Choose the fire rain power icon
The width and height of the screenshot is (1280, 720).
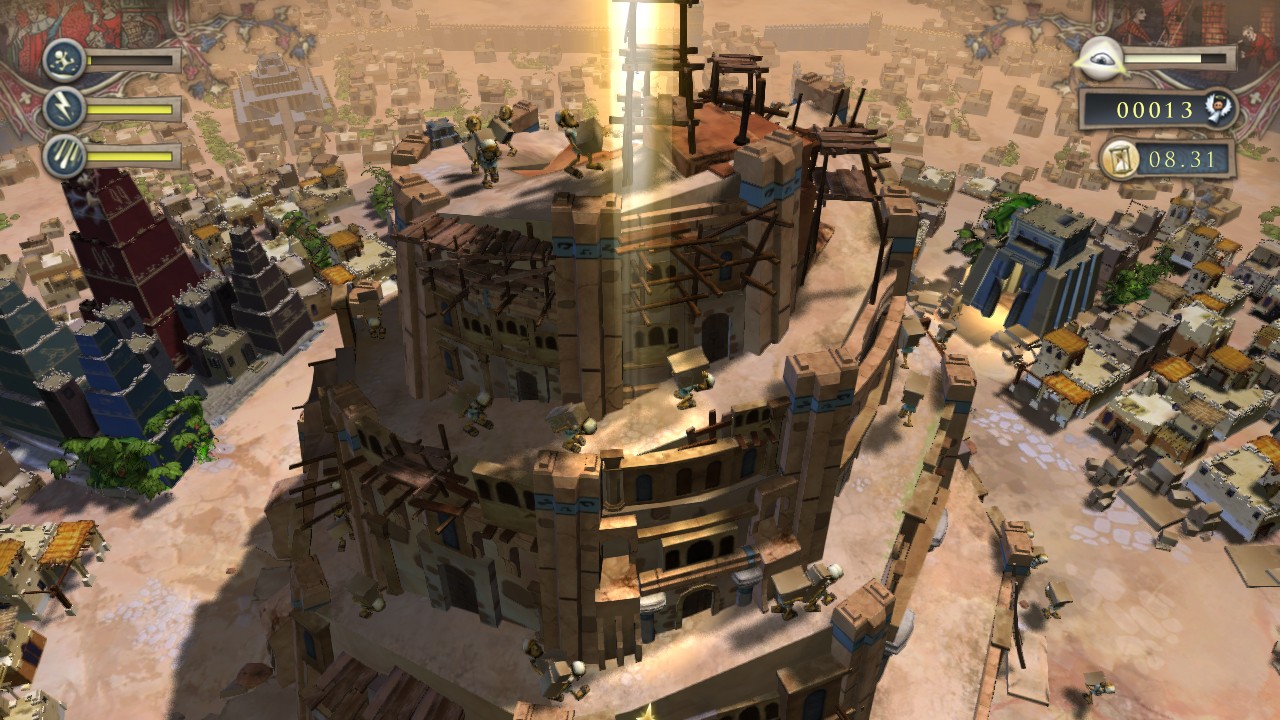(x=63, y=155)
